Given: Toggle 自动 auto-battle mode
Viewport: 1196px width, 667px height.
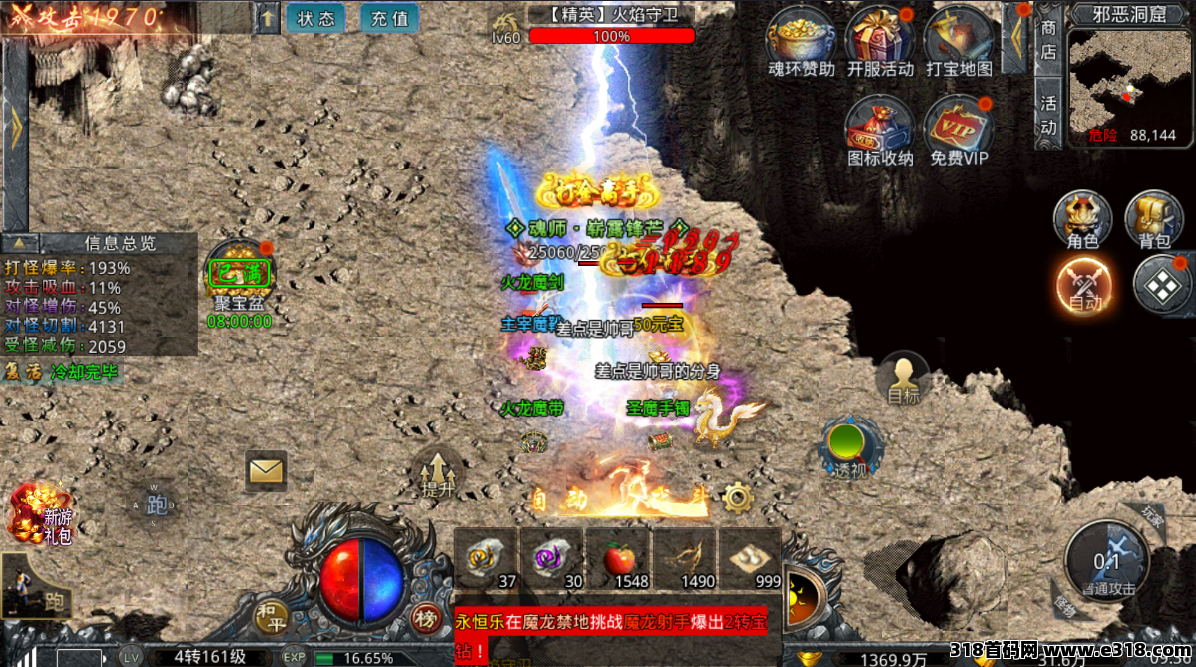Looking at the screenshot, I should 1084,283.
